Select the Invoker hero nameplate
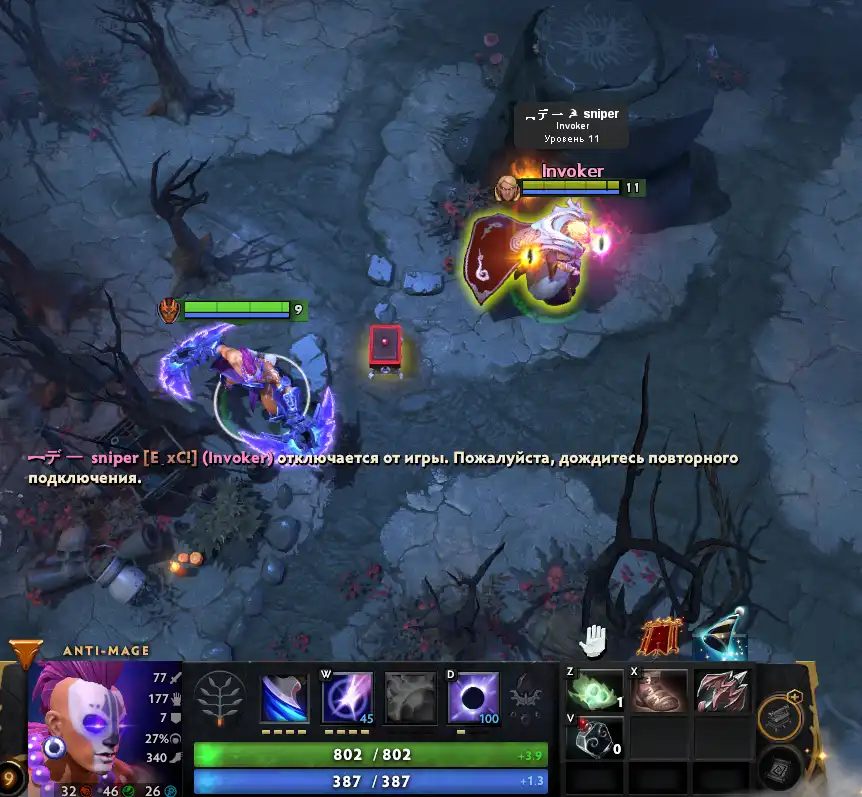Viewport: 862px width, 797px height. pyautogui.click(x=573, y=172)
